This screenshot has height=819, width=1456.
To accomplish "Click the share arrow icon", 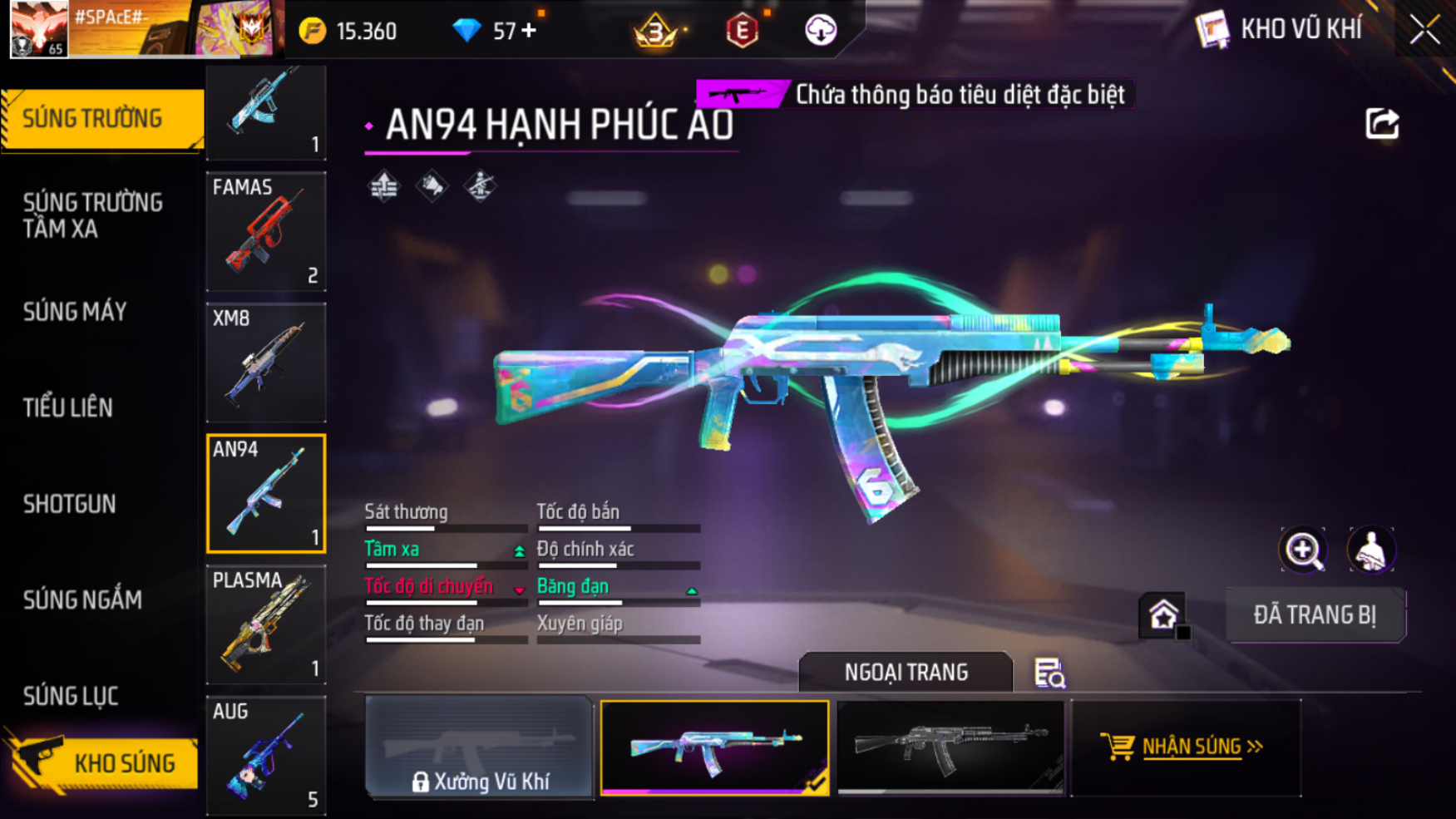I will pos(1382,125).
